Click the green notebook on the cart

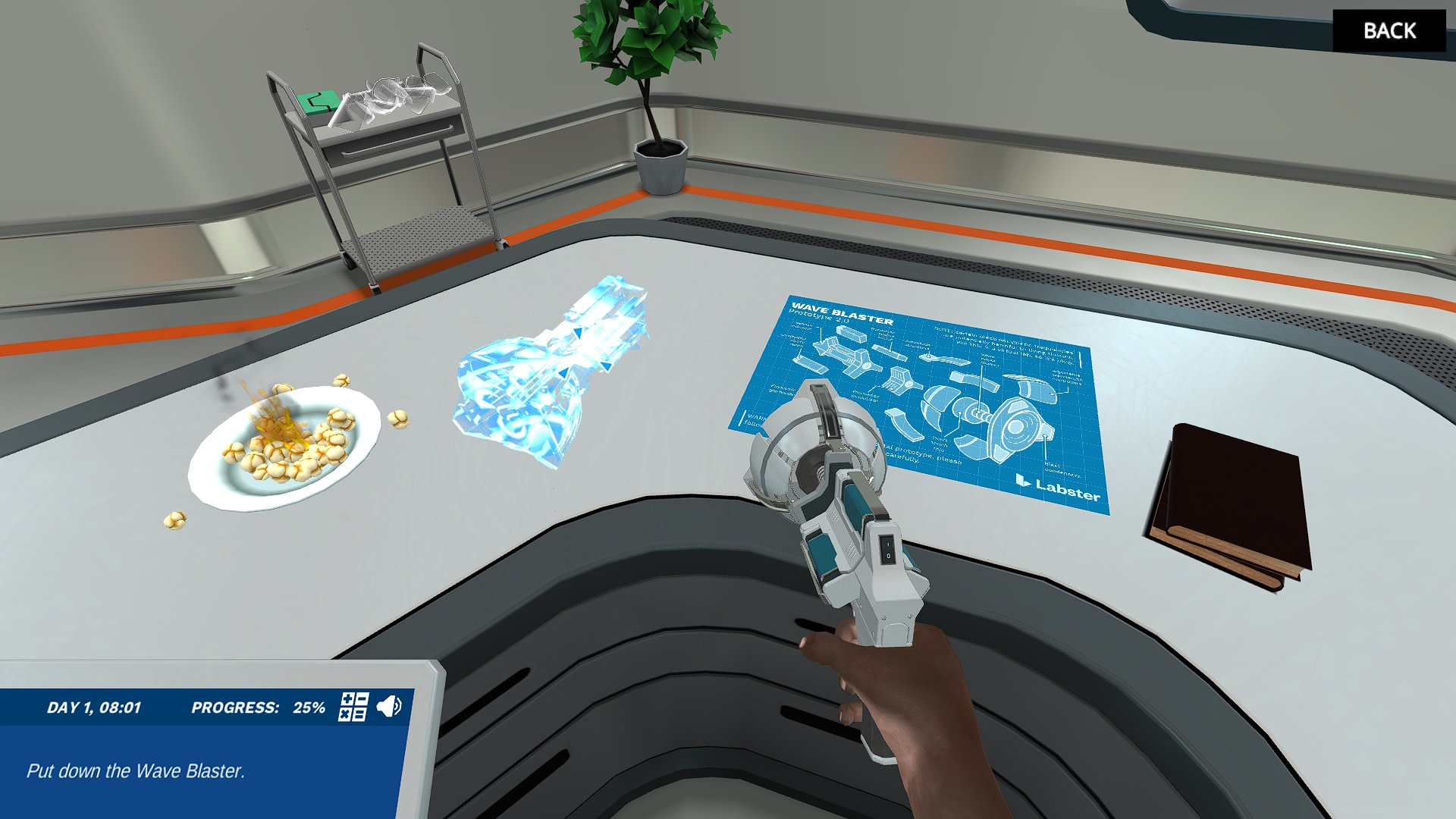tap(318, 101)
